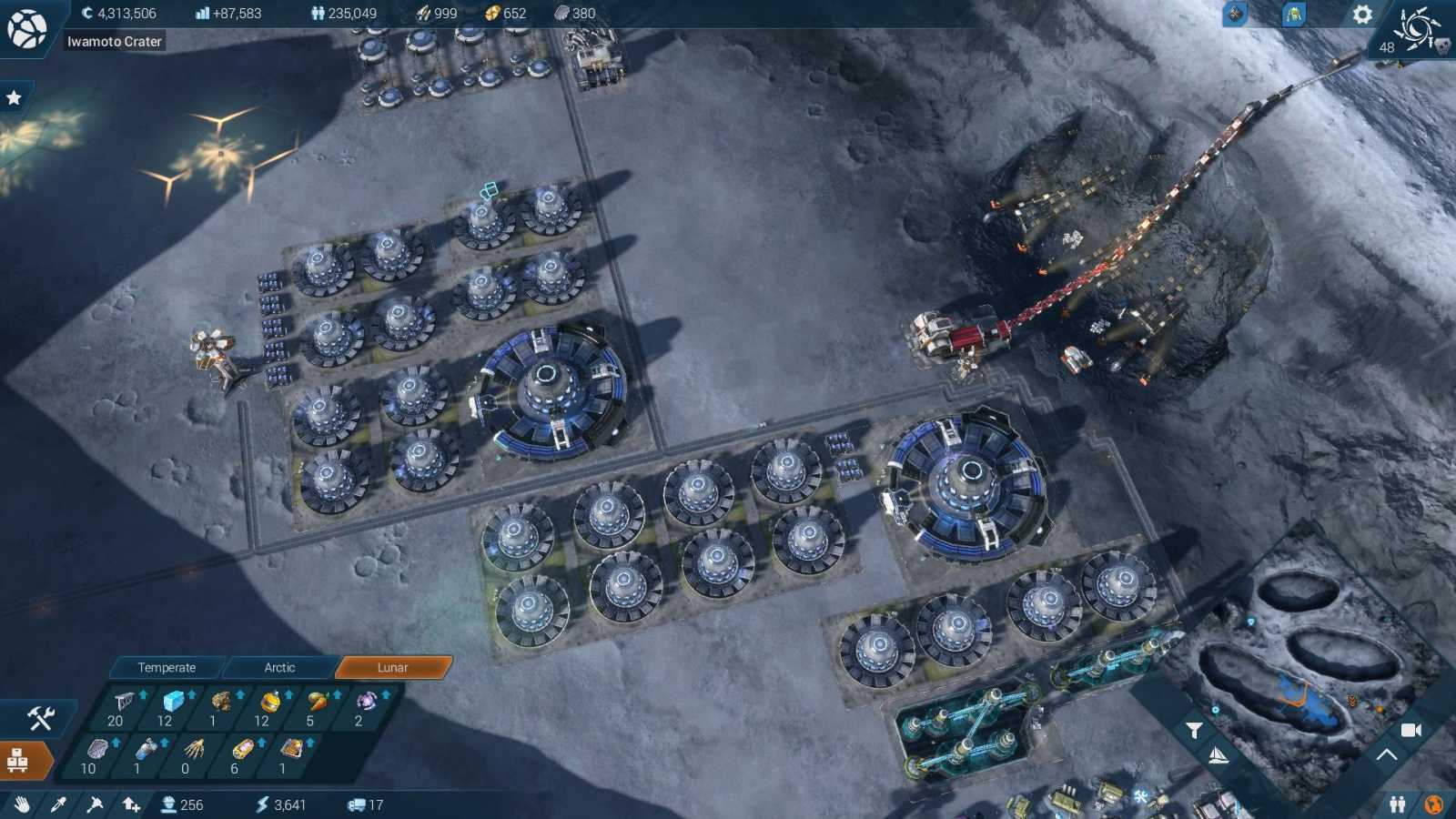Activate the pipette copy tool
Viewport: 1456px width, 819px height.
(57, 804)
